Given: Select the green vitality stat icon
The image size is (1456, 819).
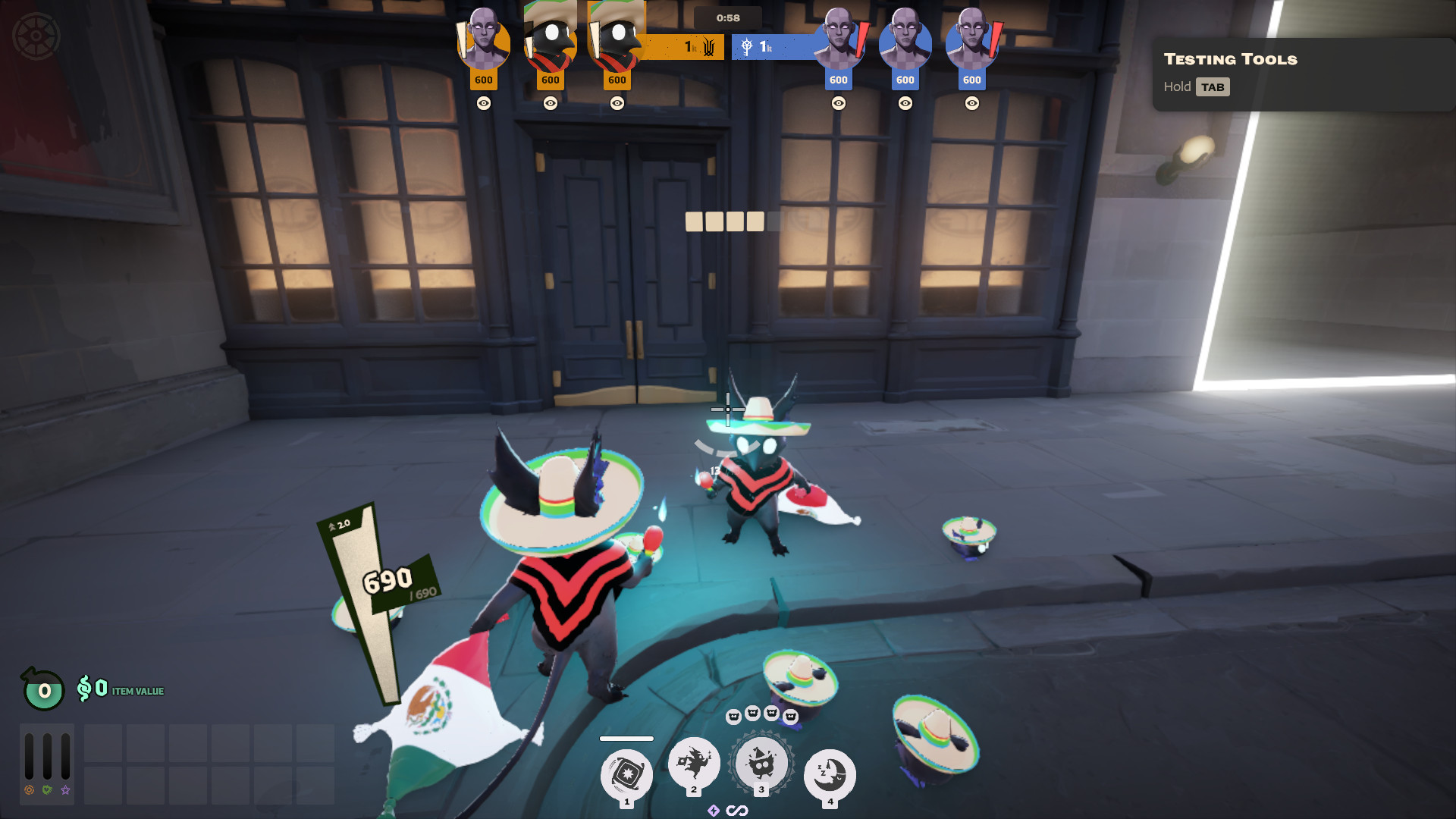Looking at the screenshot, I should click(x=47, y=790).
